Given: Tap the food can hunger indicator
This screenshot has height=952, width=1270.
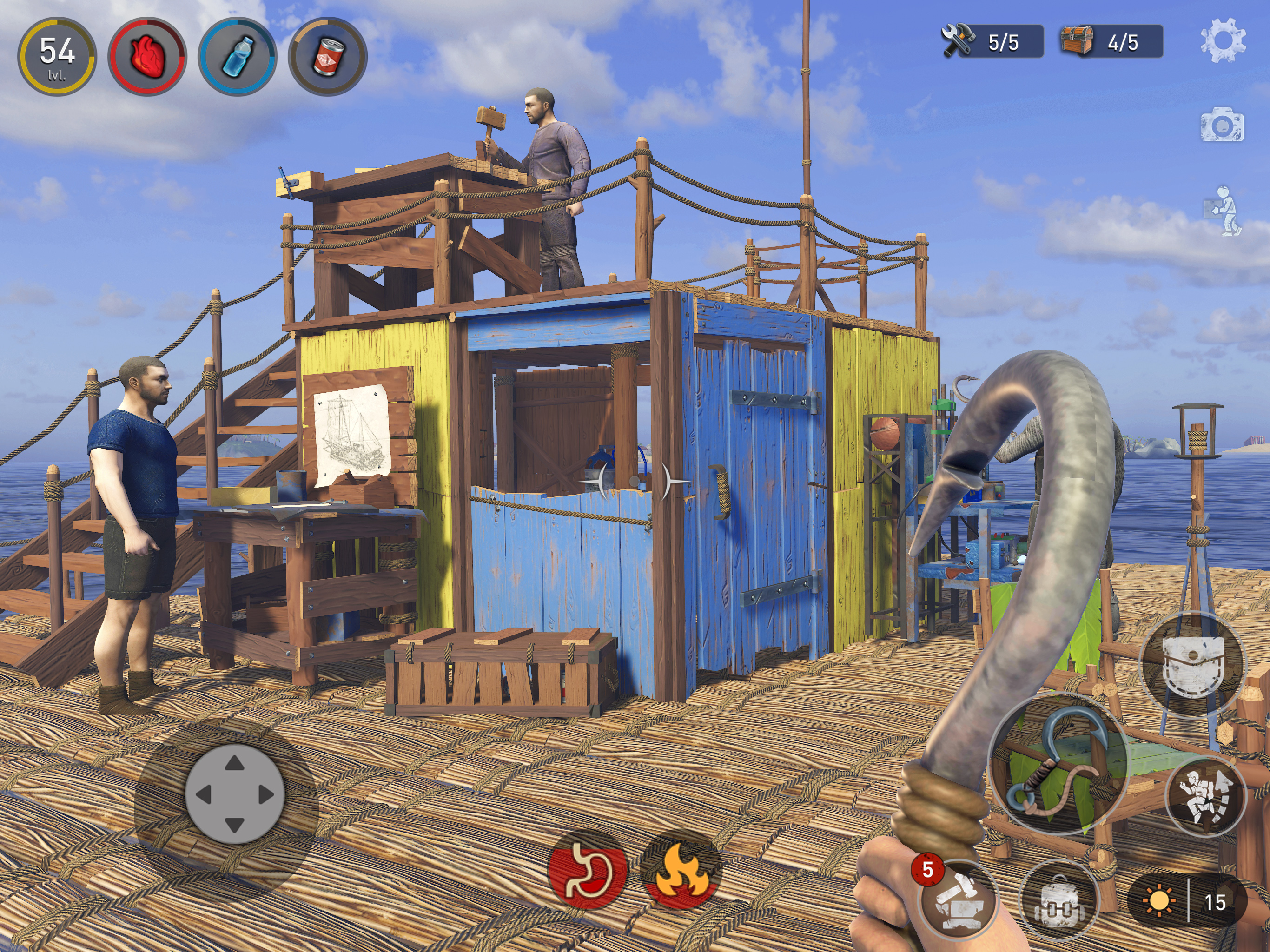Looking at the screenshot, I should click(327, 56).
